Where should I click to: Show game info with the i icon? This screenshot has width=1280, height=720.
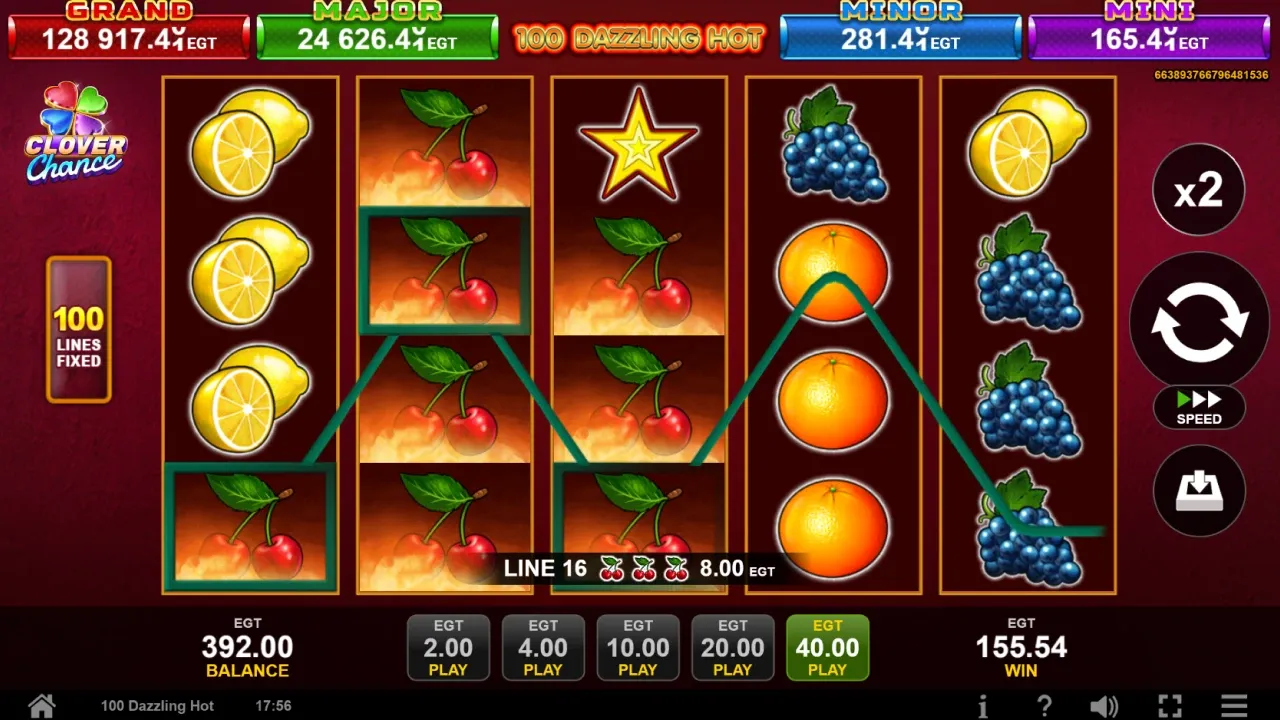pyautogui.click(x=983, y=706)
